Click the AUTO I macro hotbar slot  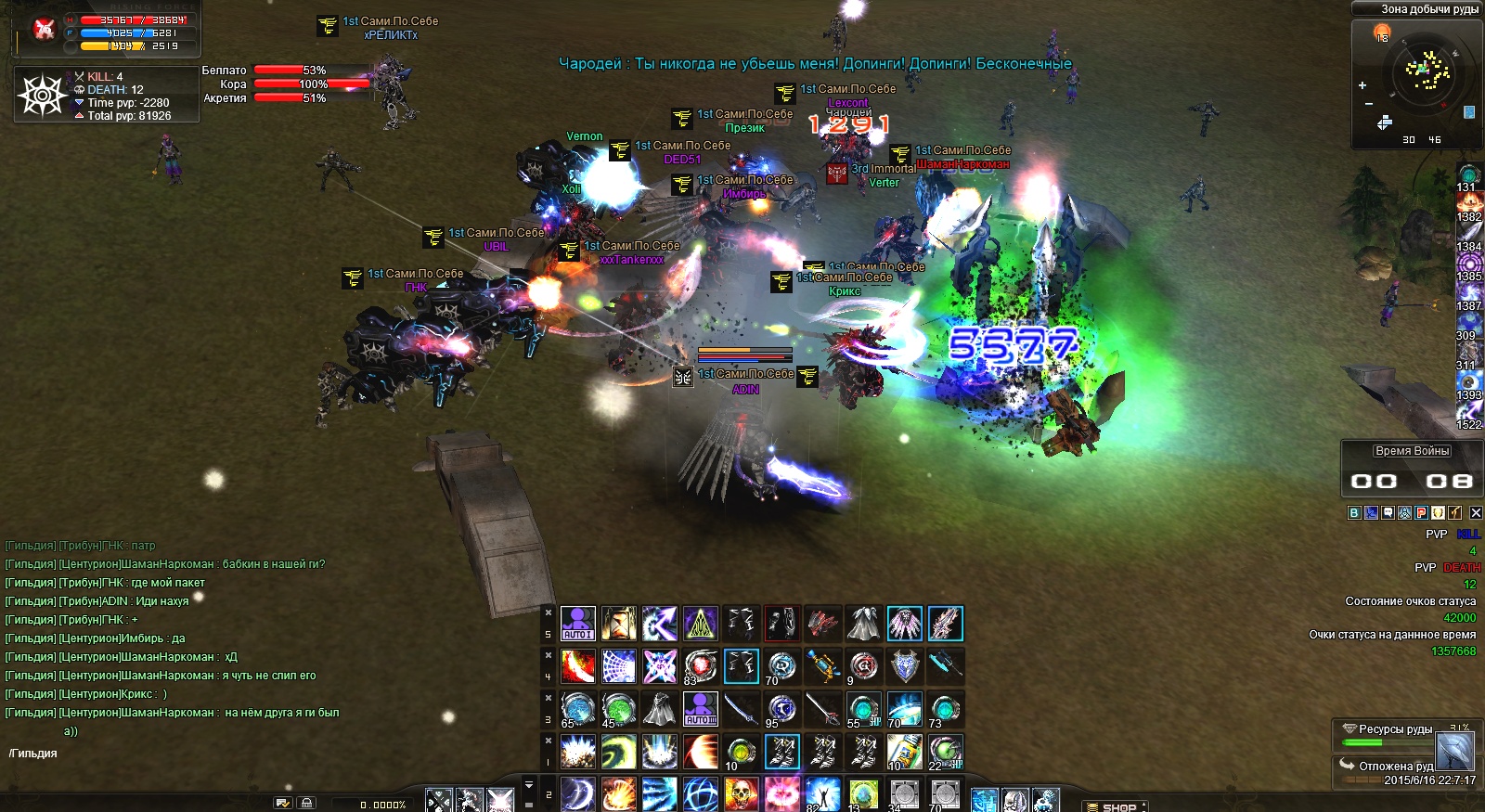coord(577,624)
